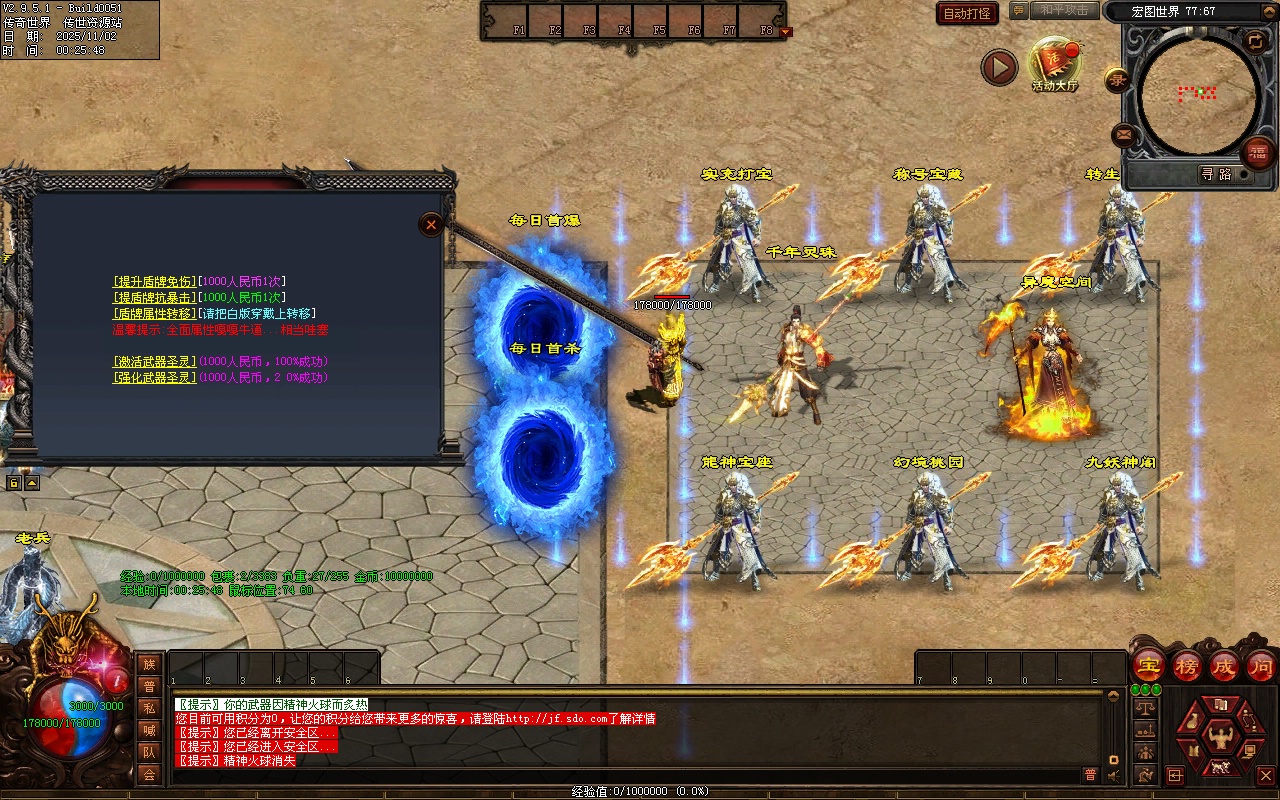This screenshot has height=800, width=1280.
Task: Switch to the 私 private chat channel
Action: click(149, 708)
